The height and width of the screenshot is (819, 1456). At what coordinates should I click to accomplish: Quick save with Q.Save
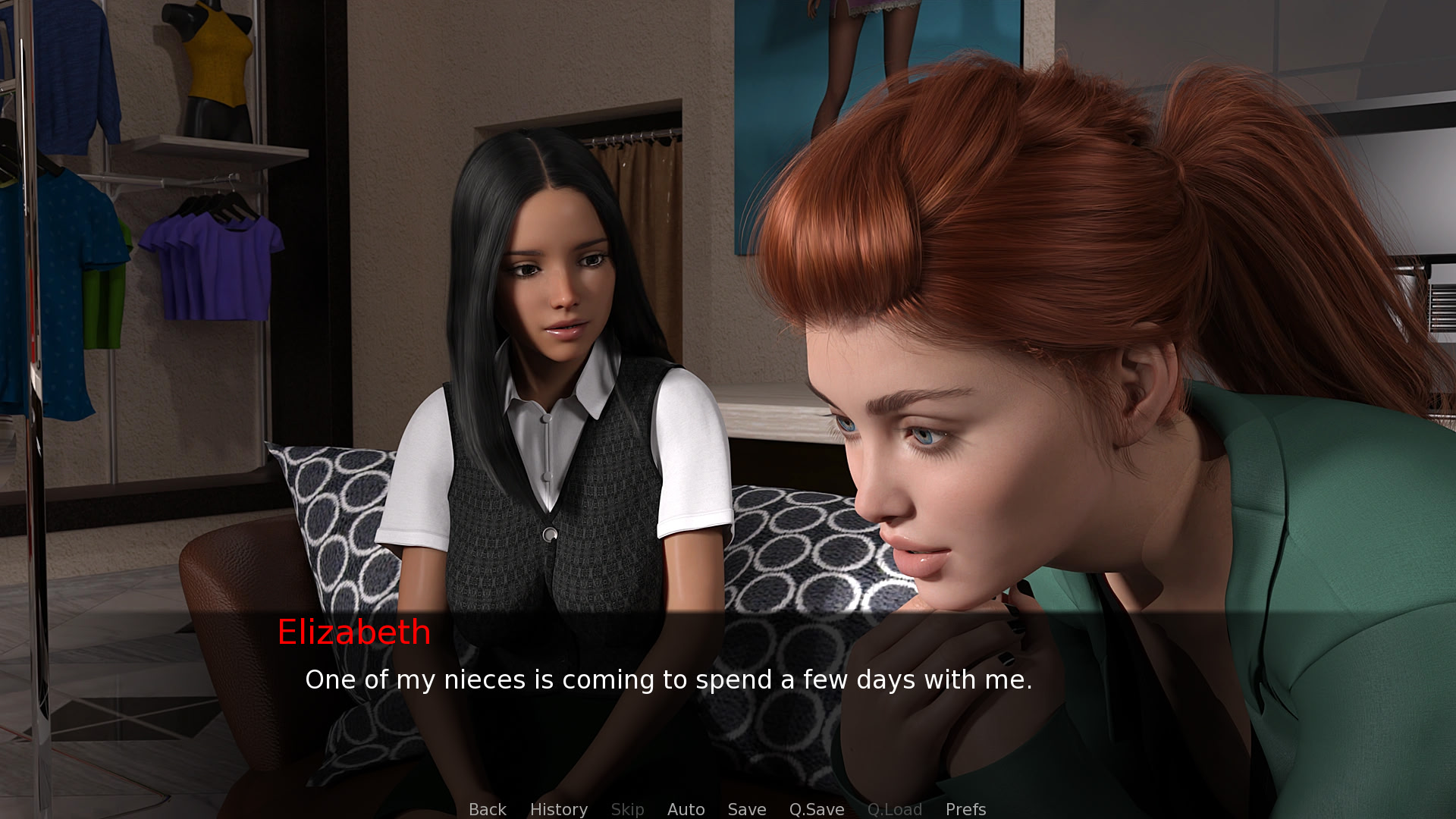pos(817,809)
